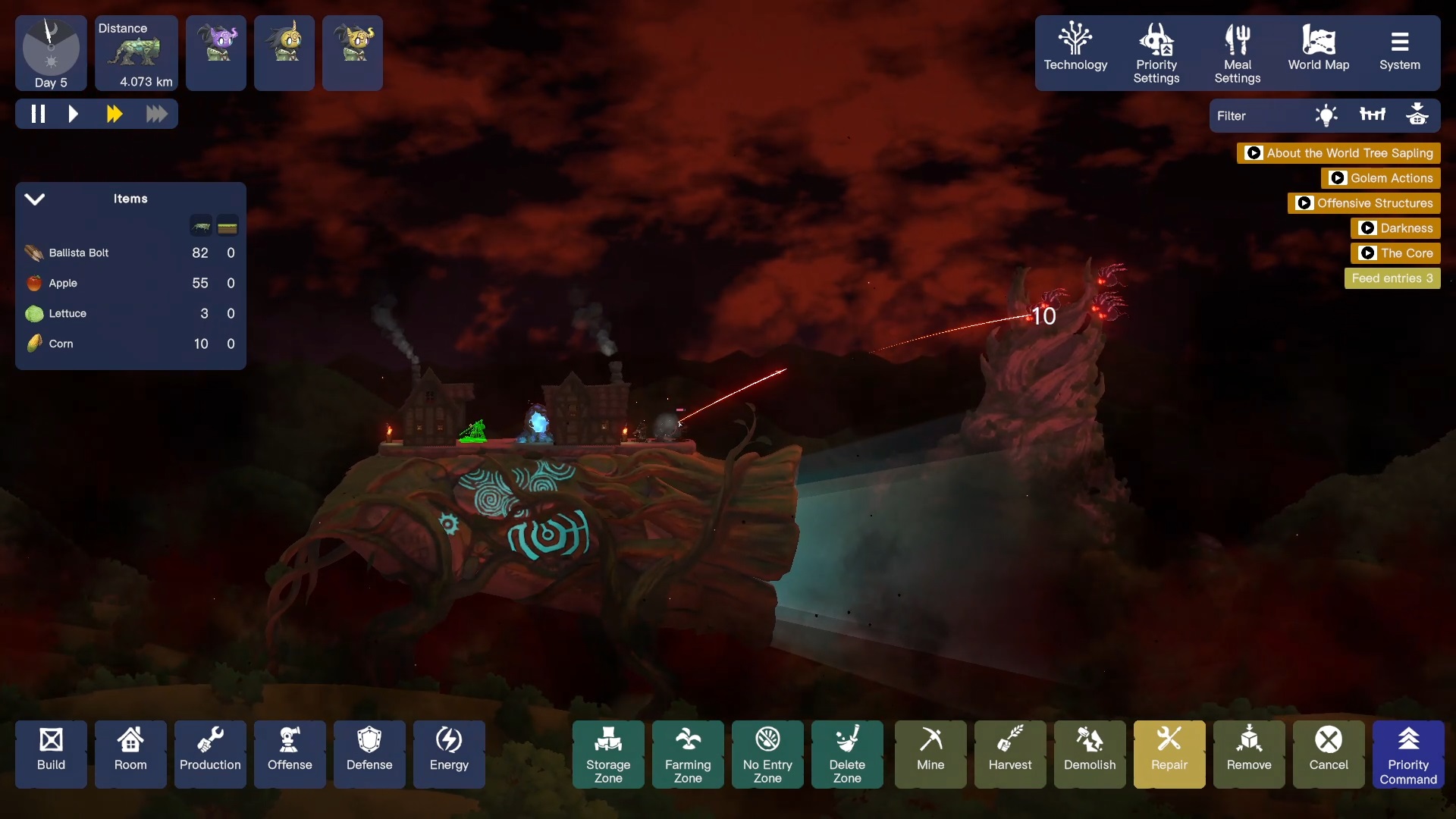The width and height of the screenshot is (1456, 819).
Task: Select the Priority Command tool
Action: pos(1407,754)
